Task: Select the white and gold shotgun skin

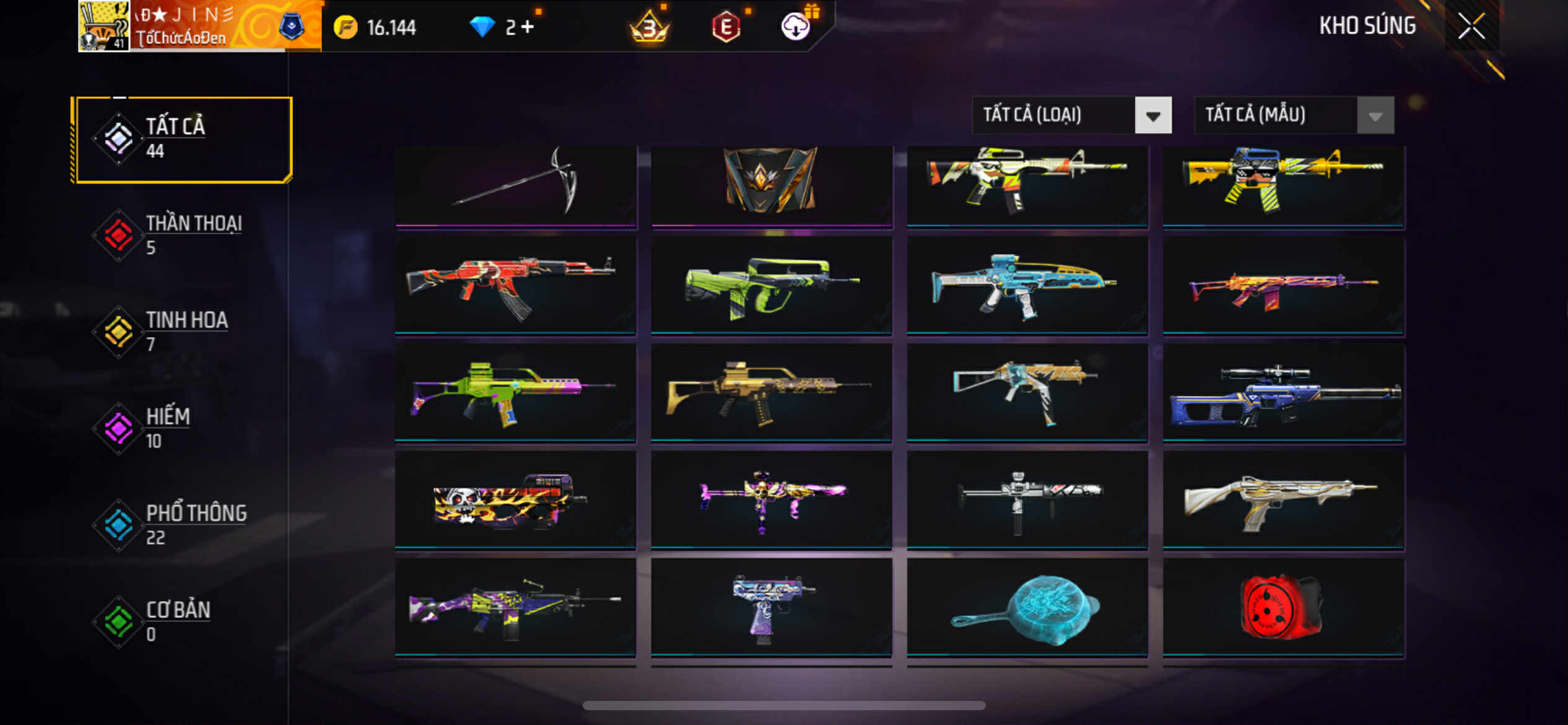Action: (1283, 500)
